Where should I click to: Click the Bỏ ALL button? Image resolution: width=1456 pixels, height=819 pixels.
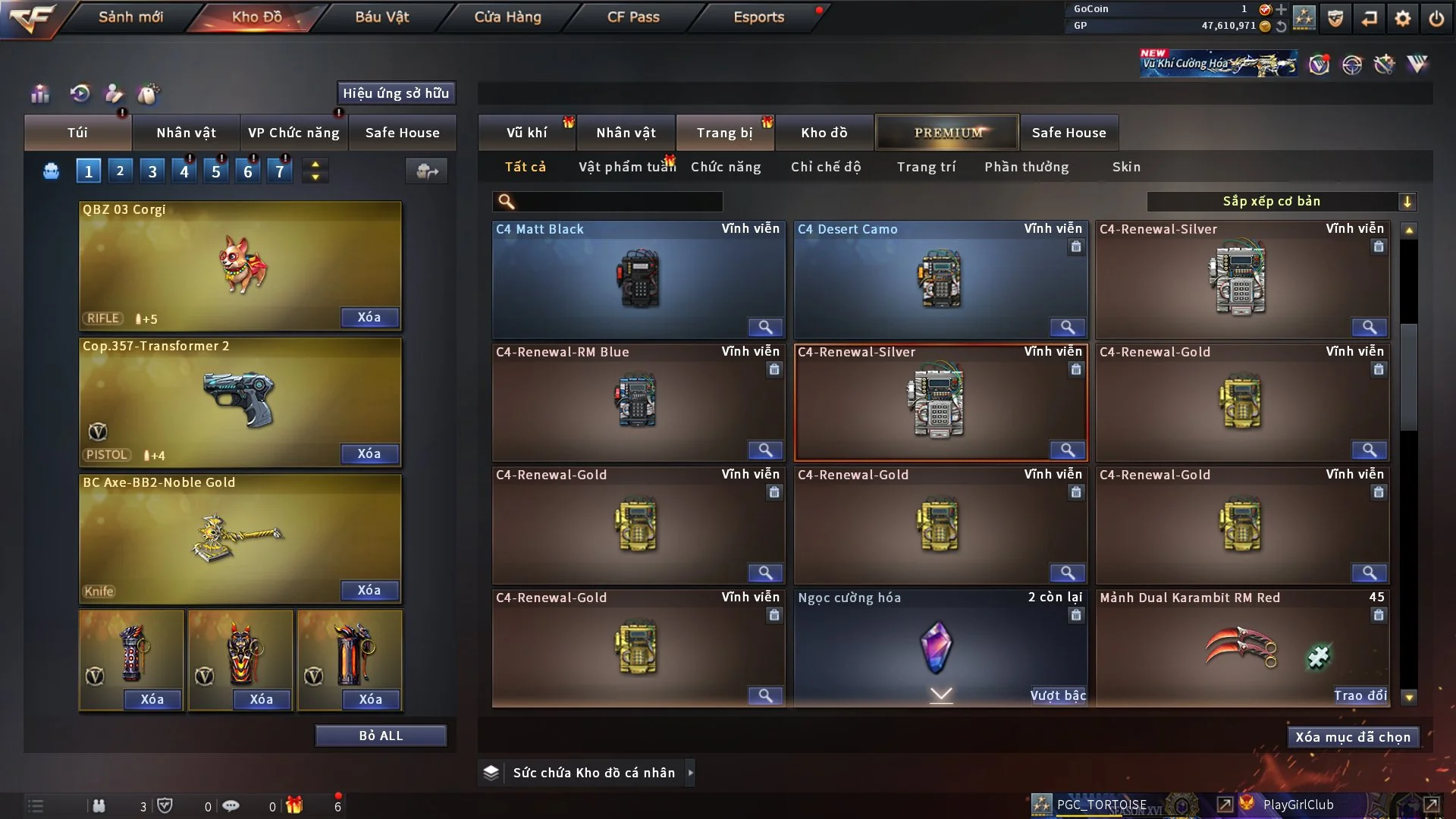[381, 736]
